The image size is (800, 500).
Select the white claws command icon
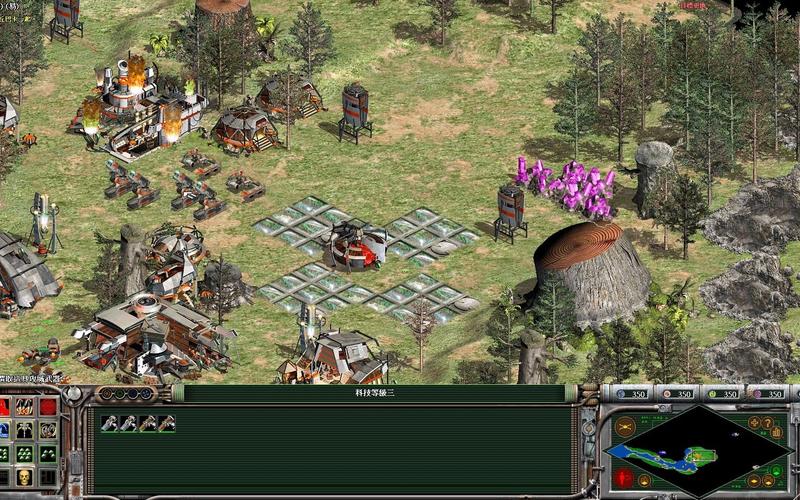(x=48, y=430)
